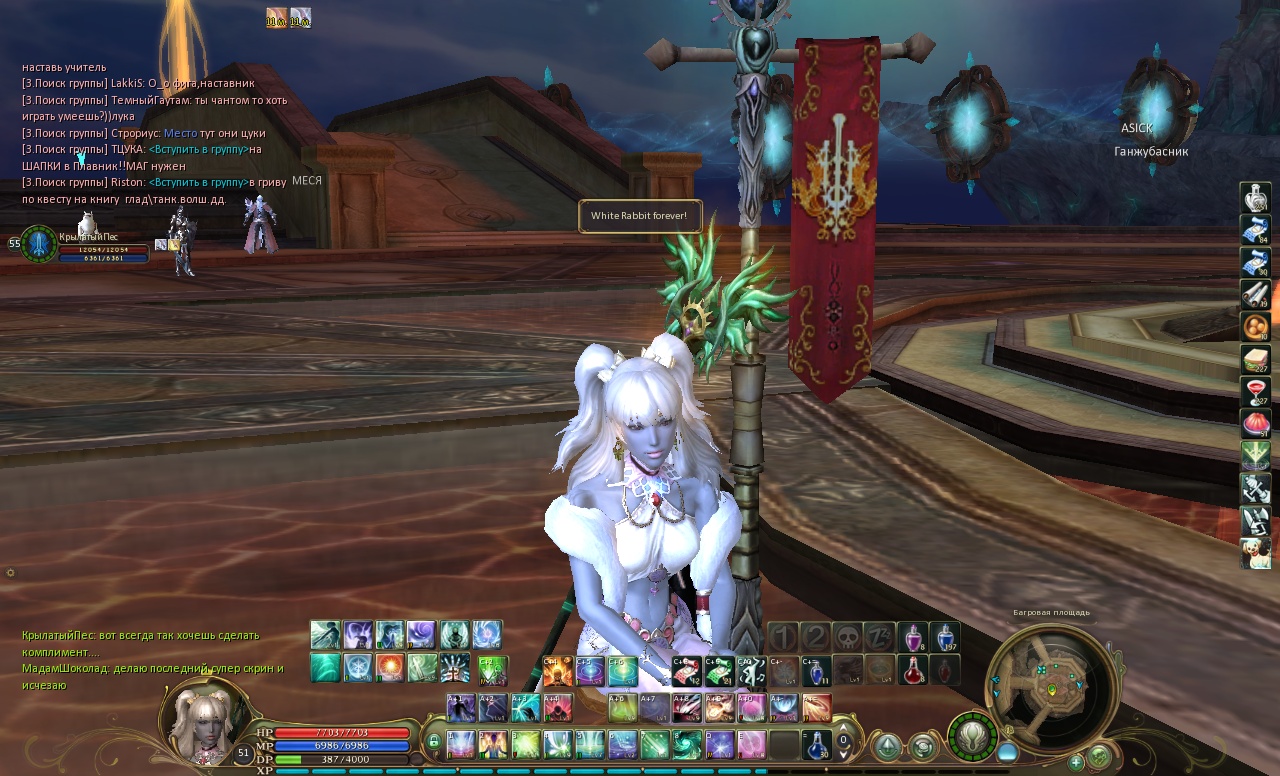The image size is (1280, 776).
Task: Drink the red cocktail item
Action: pyautogui.click(x=1255, y=391)
